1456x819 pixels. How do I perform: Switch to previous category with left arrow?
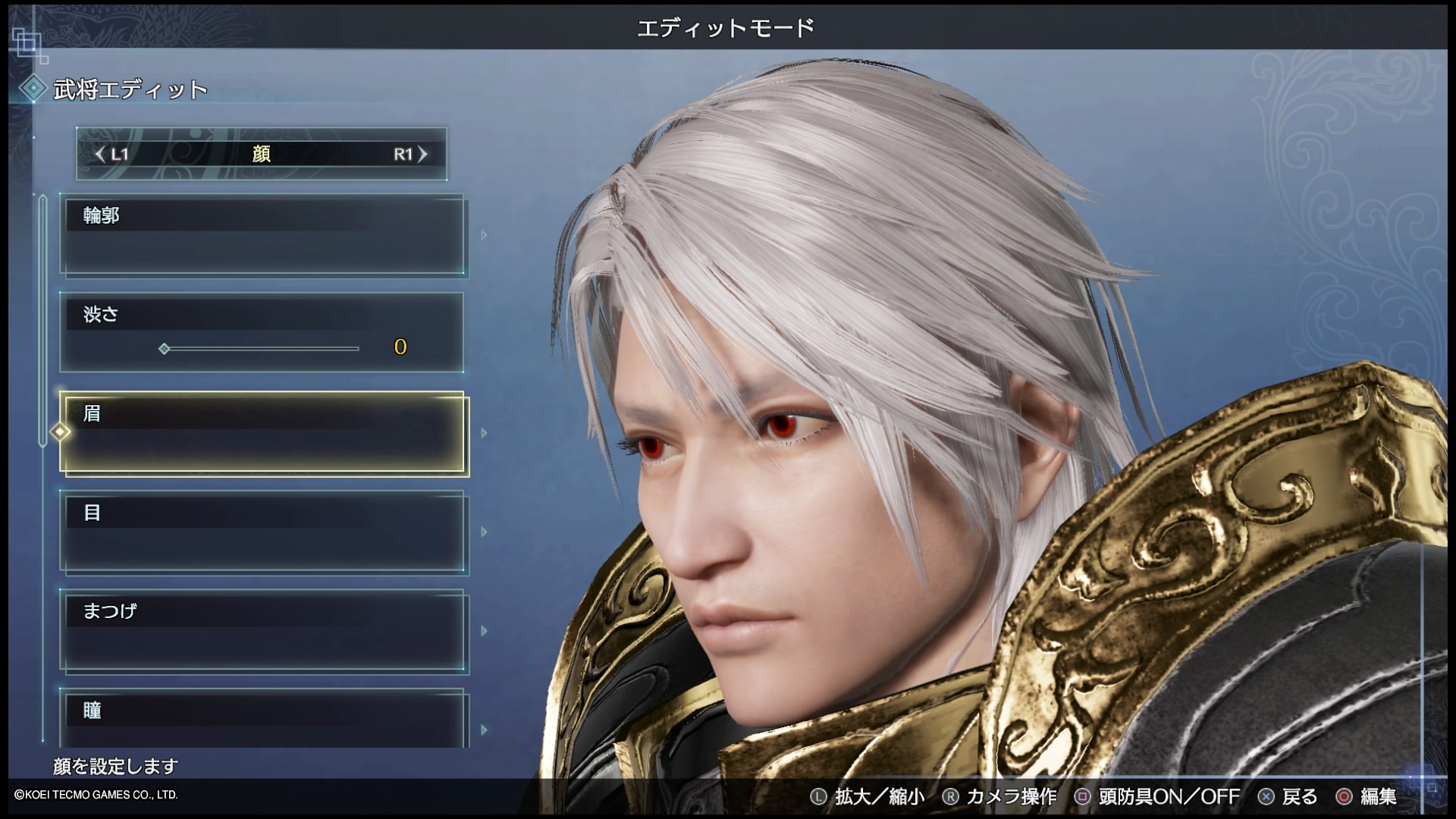tap(101, 155)
